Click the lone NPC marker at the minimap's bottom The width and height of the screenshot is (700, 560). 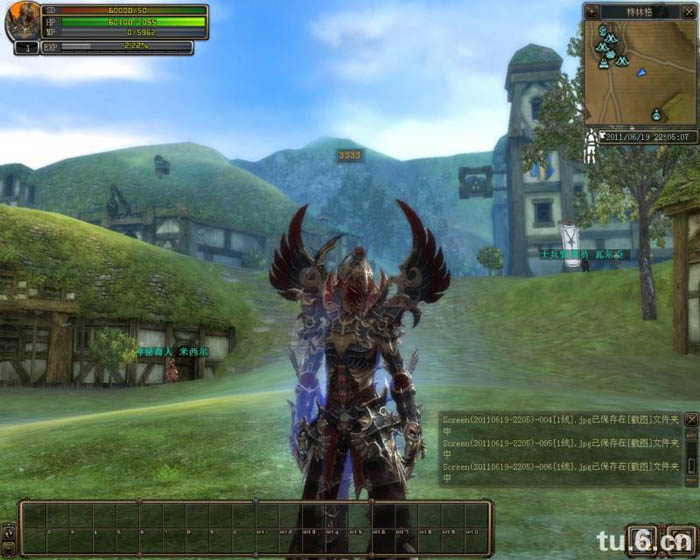(x=656, y=113)
